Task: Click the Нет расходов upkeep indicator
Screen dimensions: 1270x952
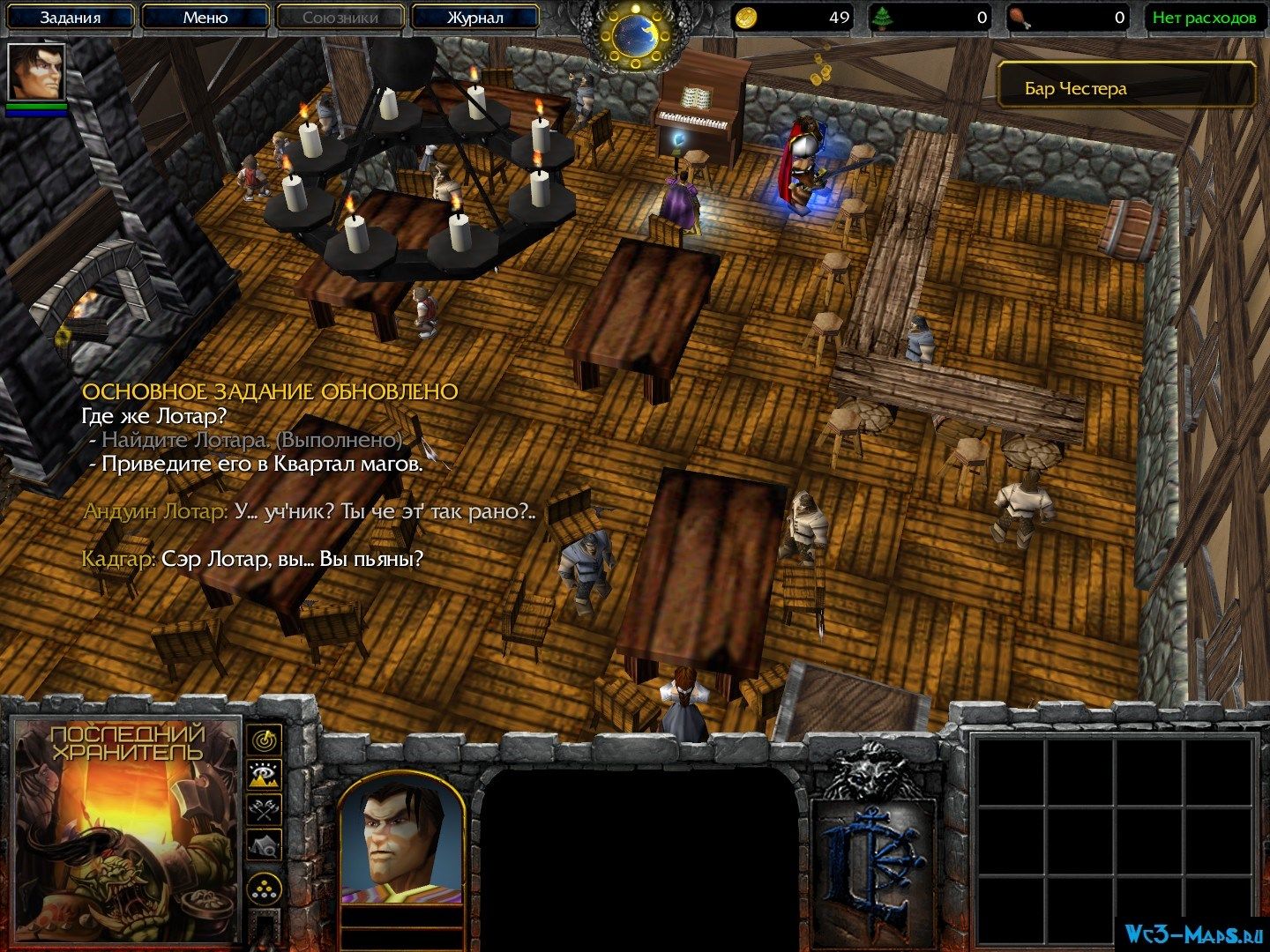Action: [x=1203, y=17]
